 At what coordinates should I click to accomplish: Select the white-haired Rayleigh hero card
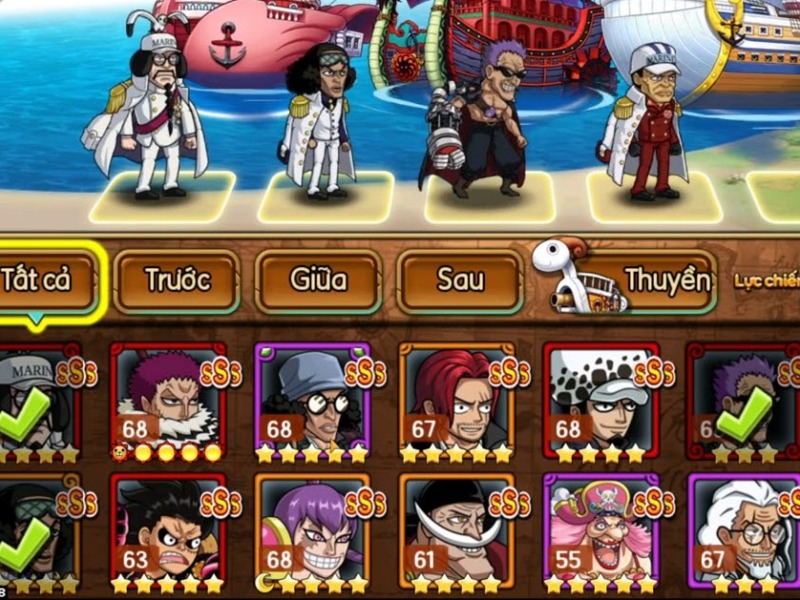(x=745, y=530)
